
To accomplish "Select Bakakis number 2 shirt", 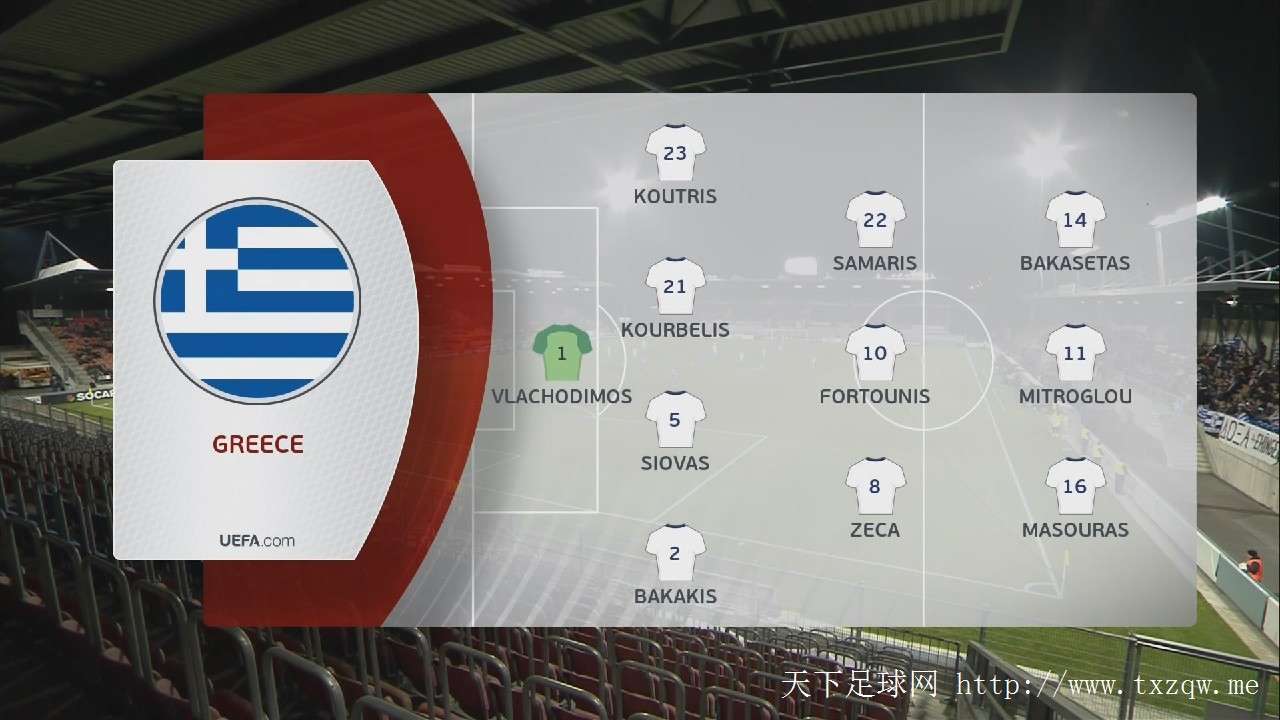I will (675, 553).
